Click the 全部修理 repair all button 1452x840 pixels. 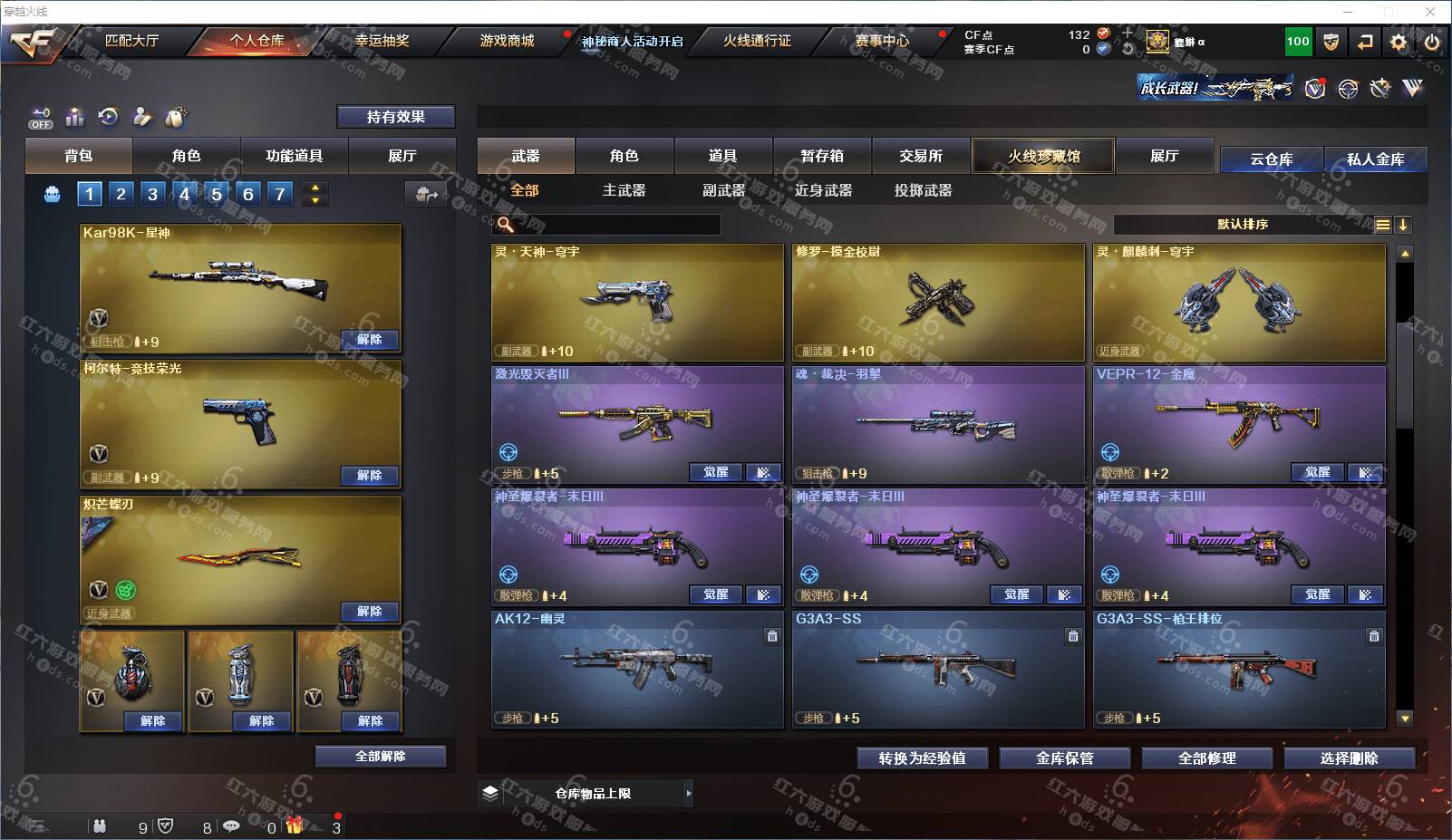tap(1206, 758)
